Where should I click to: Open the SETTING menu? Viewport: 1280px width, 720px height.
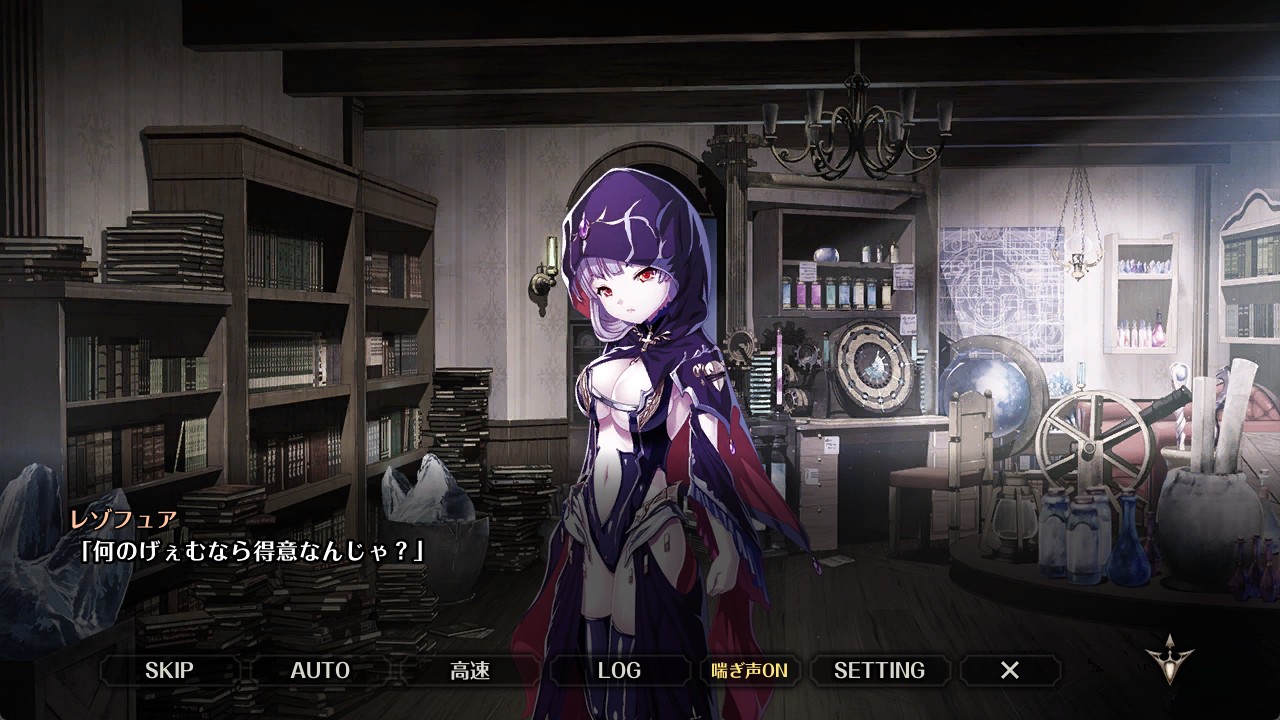tap(879, 670)
